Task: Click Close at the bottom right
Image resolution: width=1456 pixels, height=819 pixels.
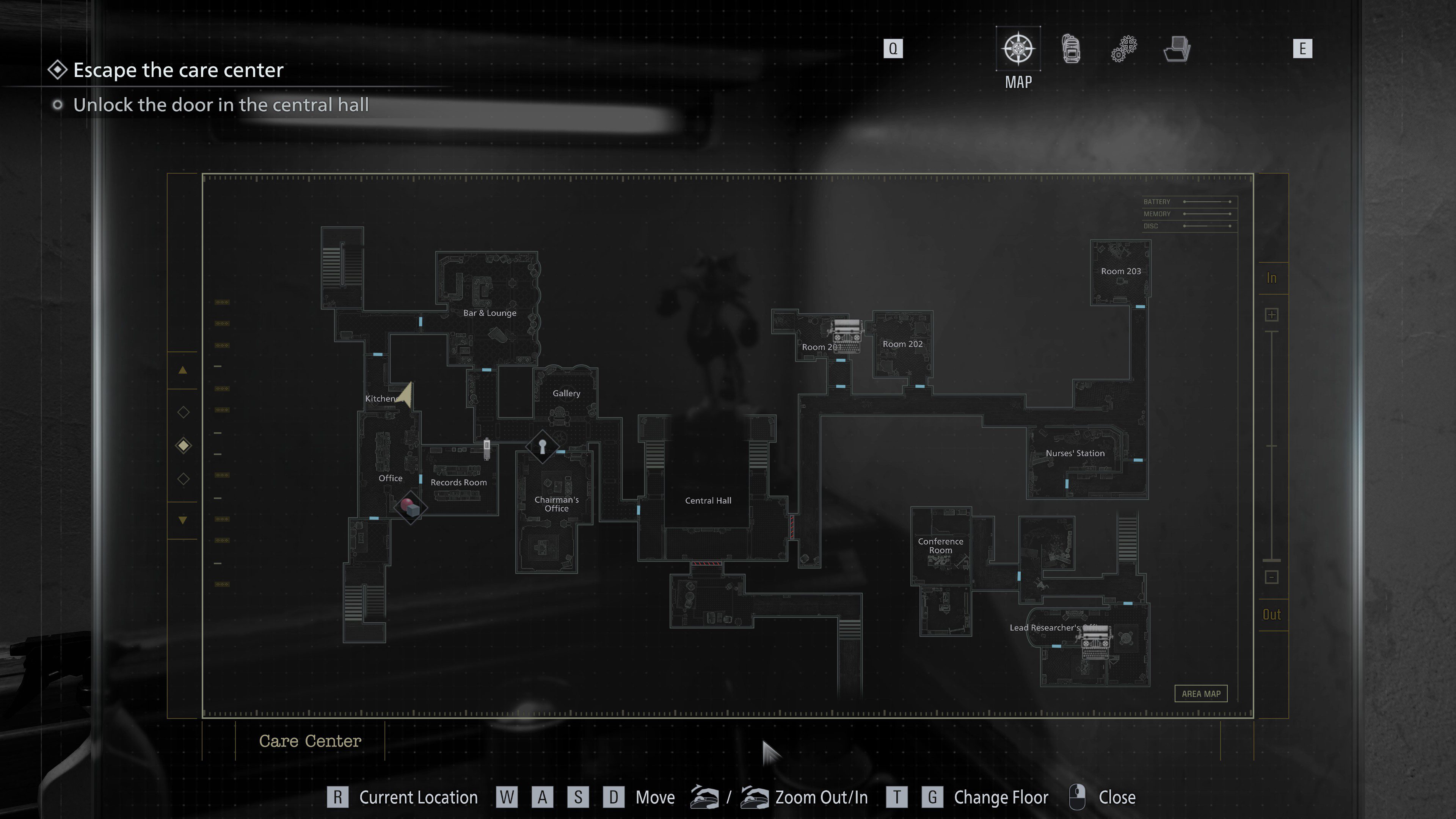Action: click(1117, 797)
